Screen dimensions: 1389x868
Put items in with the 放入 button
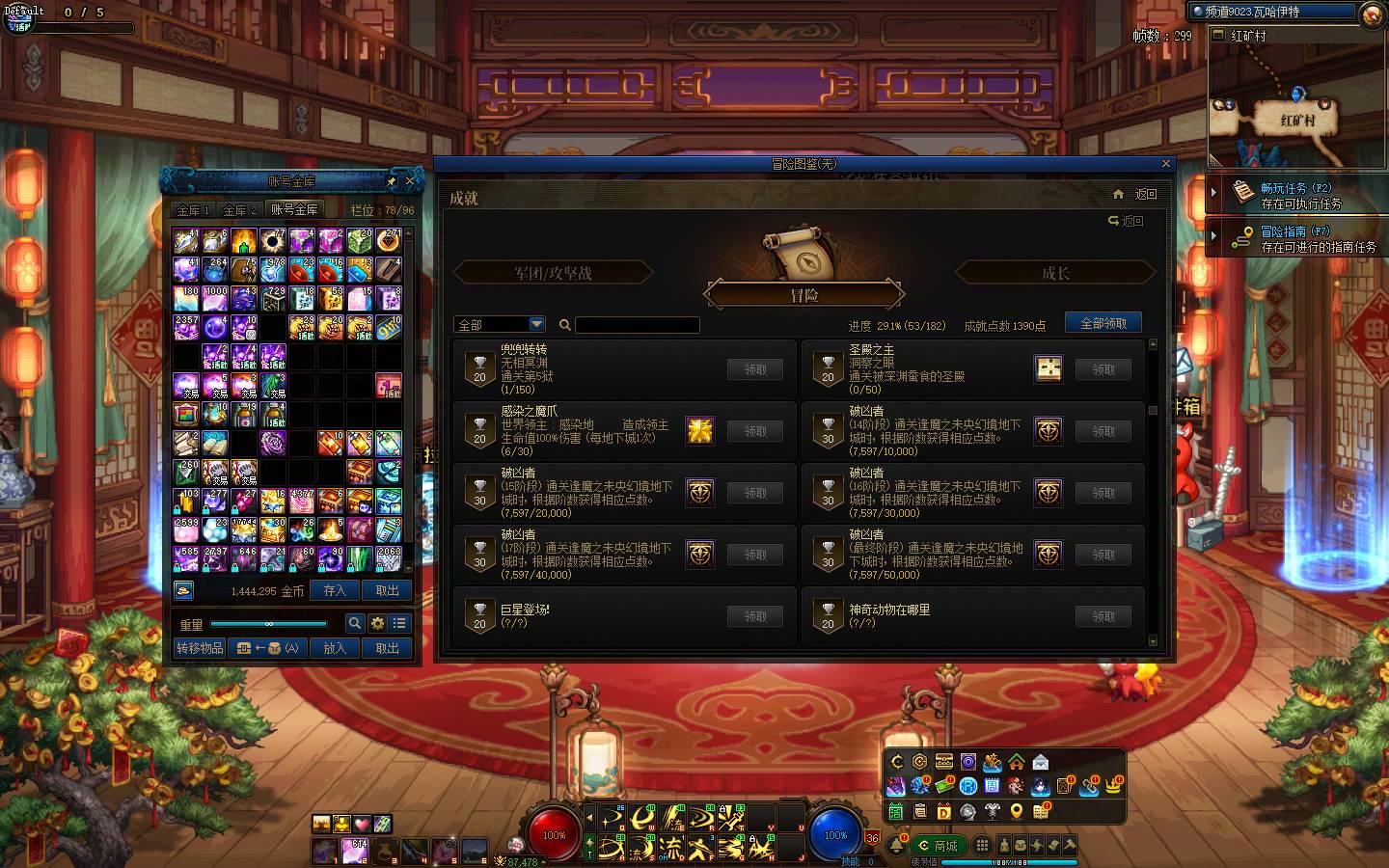point(334,648)
